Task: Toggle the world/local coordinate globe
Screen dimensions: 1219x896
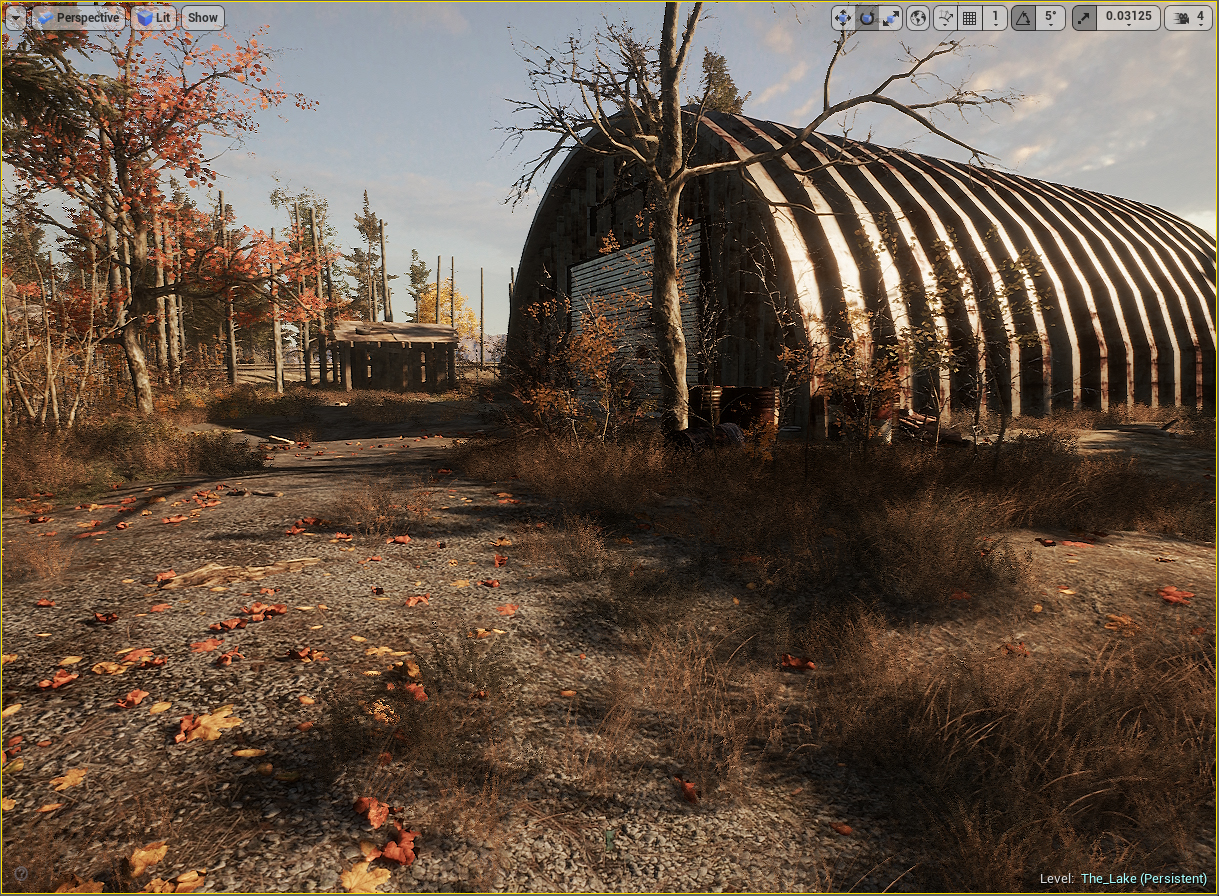Action: [917, 17]
